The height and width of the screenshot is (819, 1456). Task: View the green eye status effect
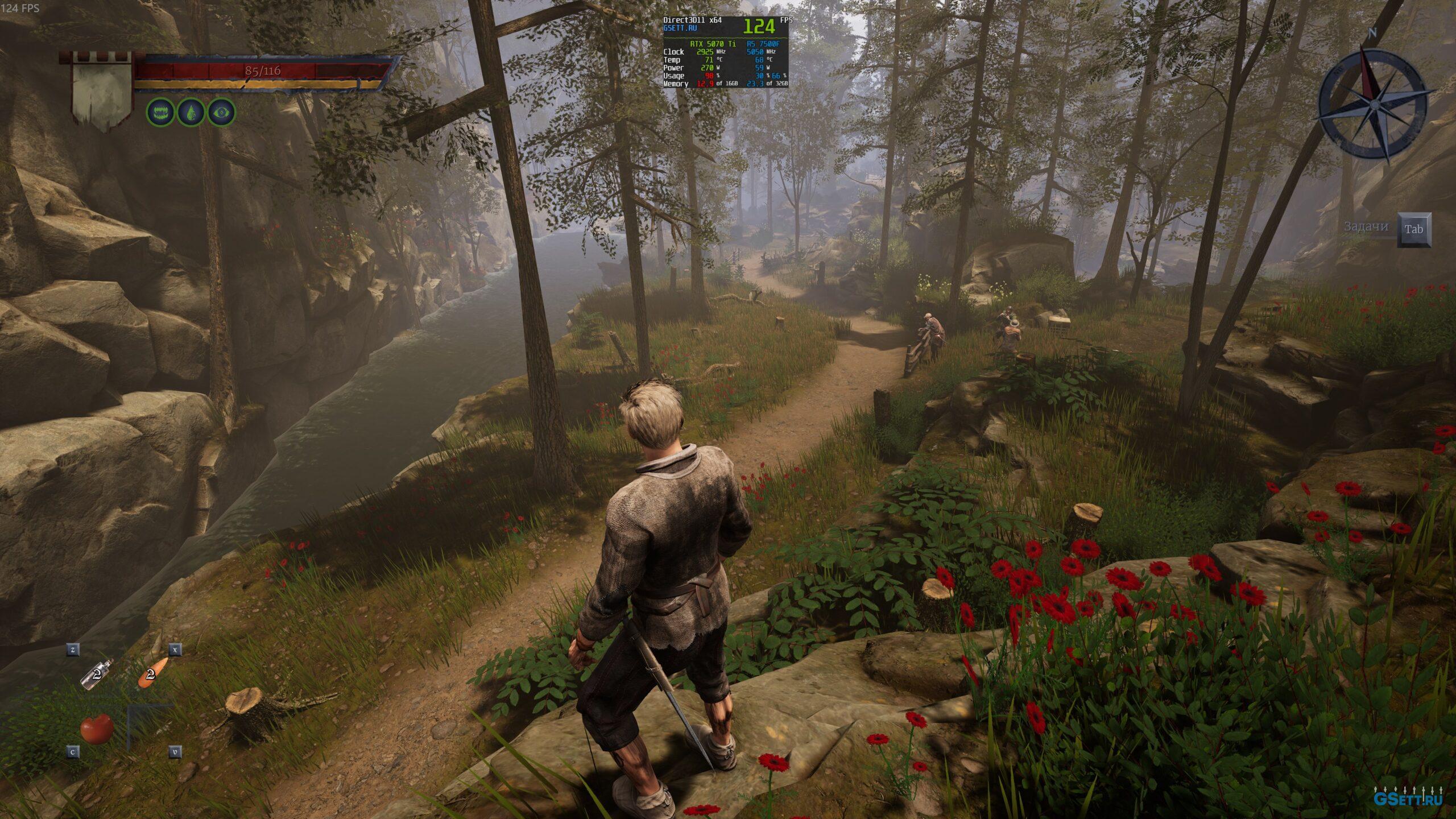(221, 113)
